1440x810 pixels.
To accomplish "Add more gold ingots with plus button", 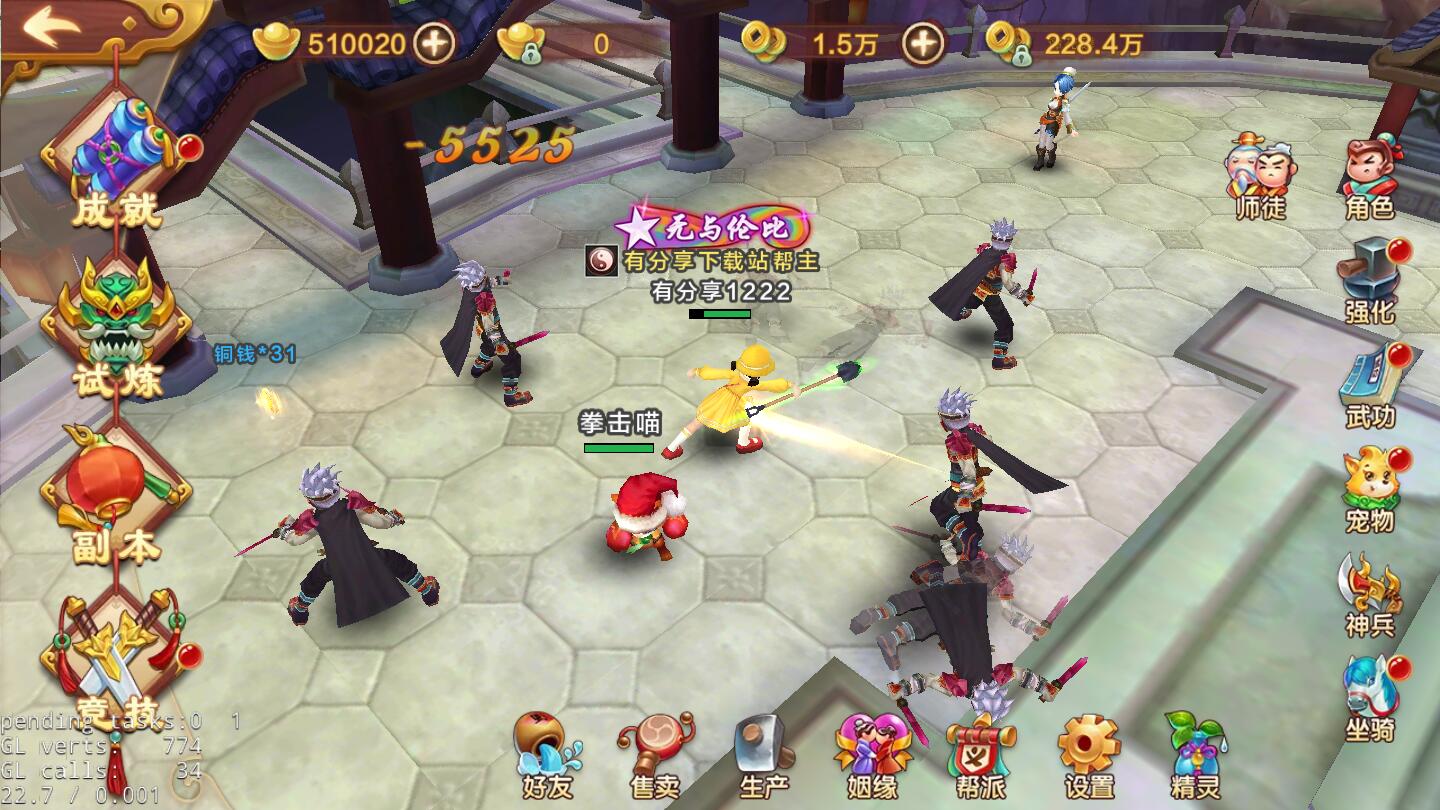I will tap(434, 43).
